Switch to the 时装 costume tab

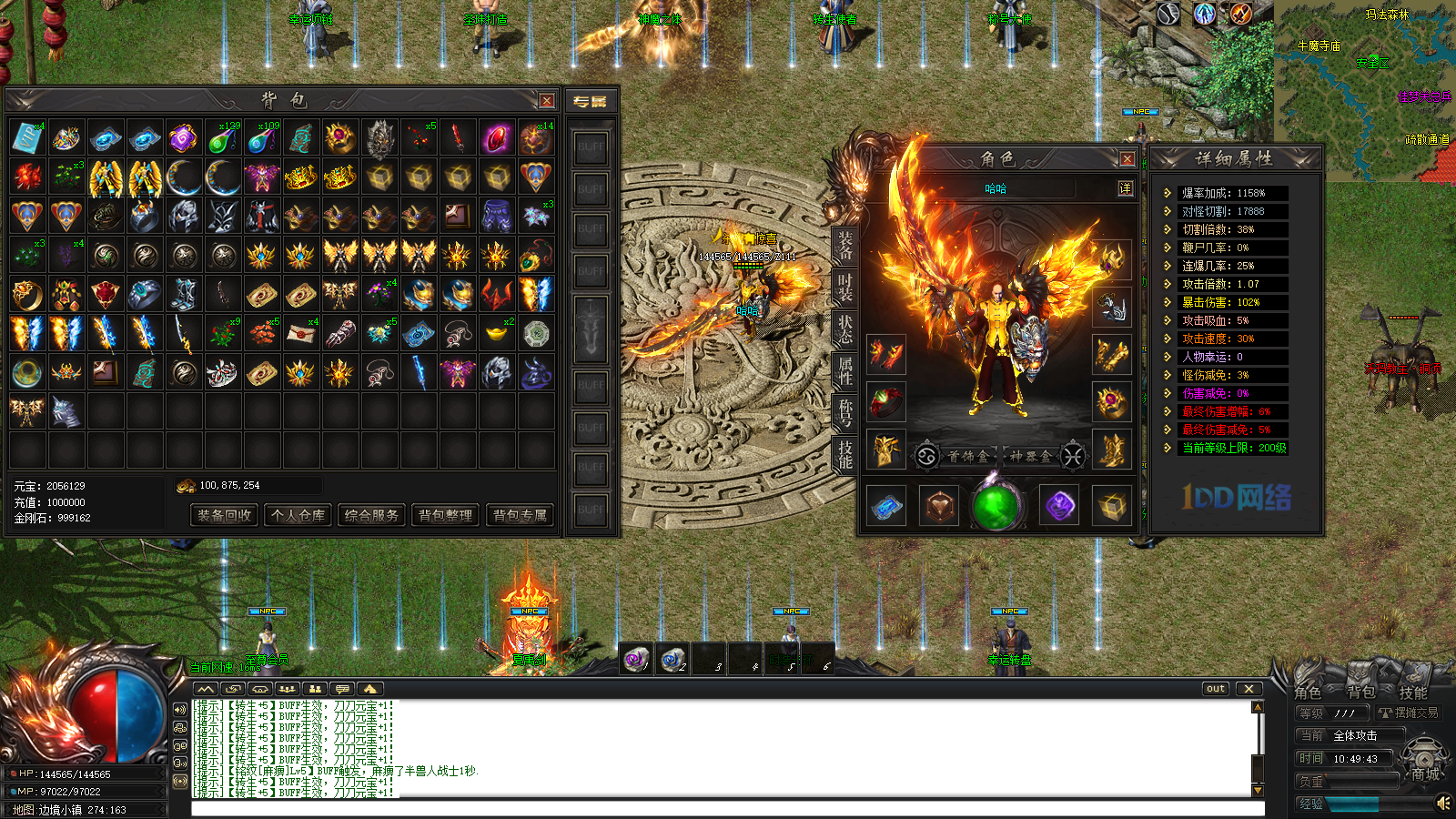(845, 288)
